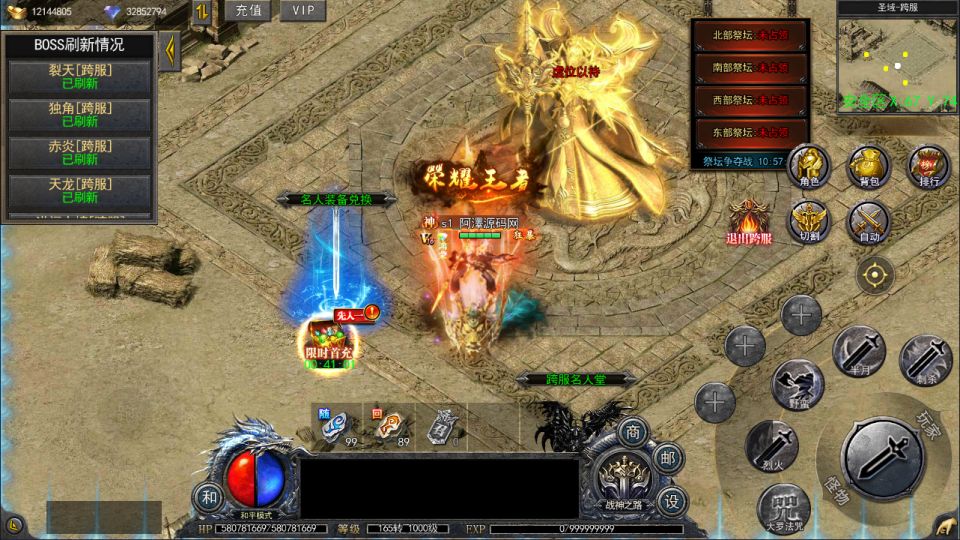Select the 裂天[跨服] boss entry

point(80,77)
